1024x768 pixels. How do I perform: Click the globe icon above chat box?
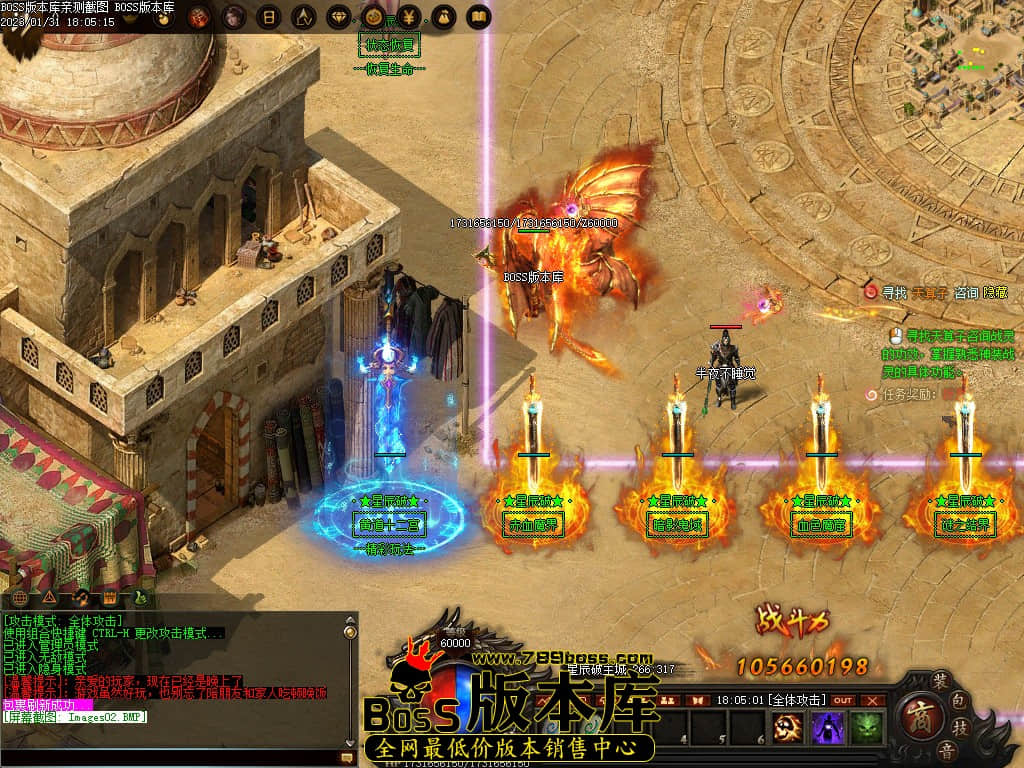coord(20,598)
